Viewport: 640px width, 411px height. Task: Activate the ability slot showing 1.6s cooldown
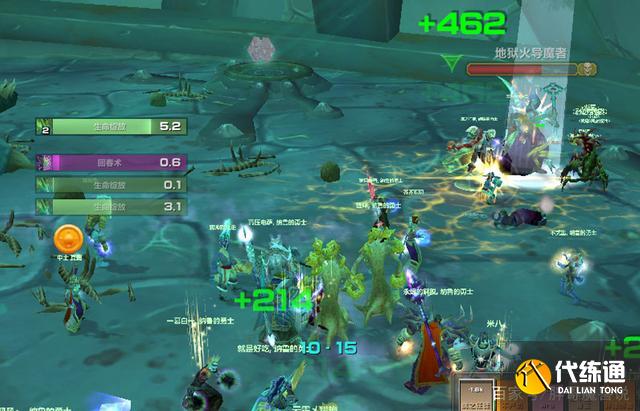point(473,393)
